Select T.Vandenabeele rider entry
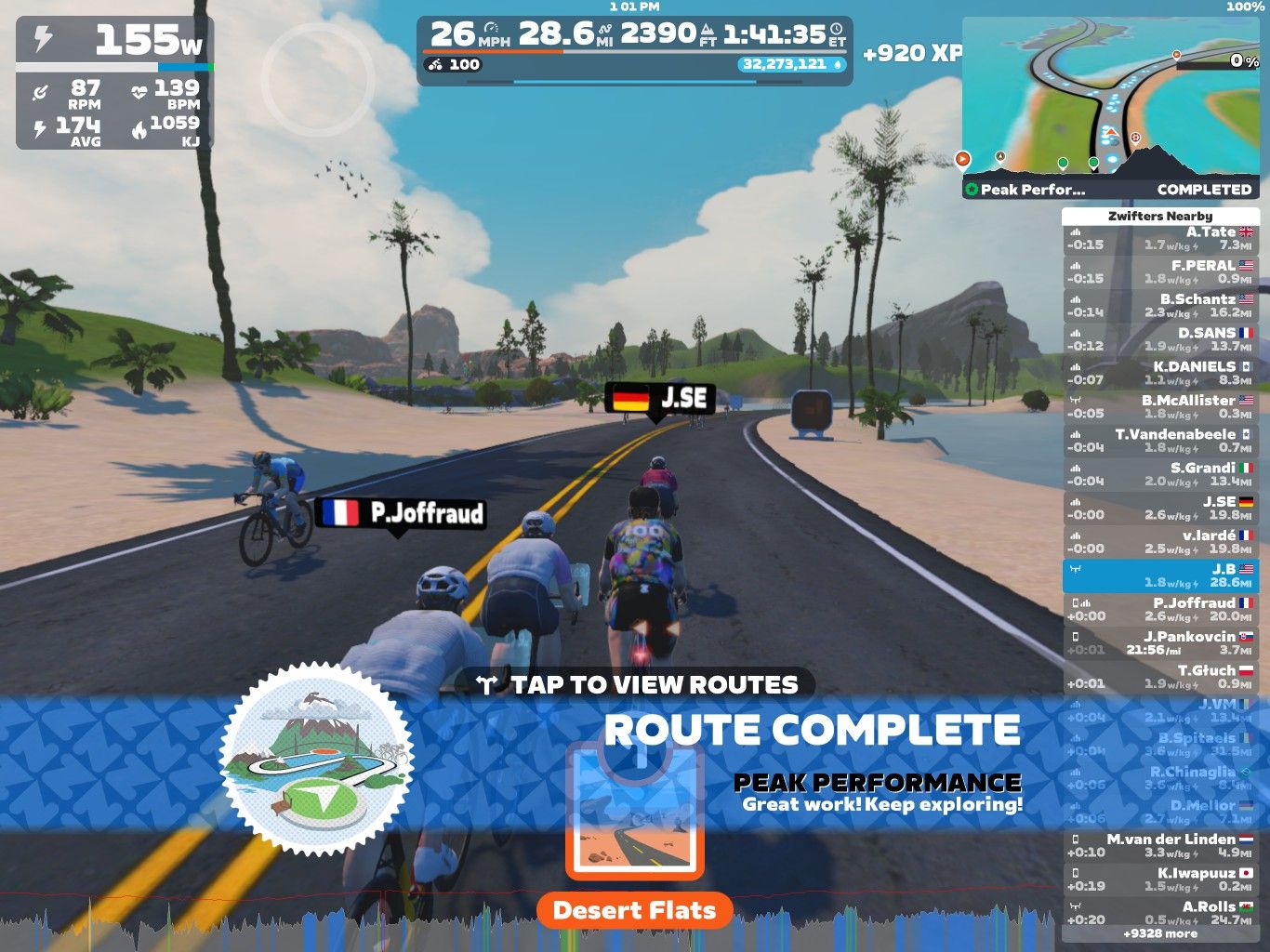1270x952 pixels. (1160, 441)
